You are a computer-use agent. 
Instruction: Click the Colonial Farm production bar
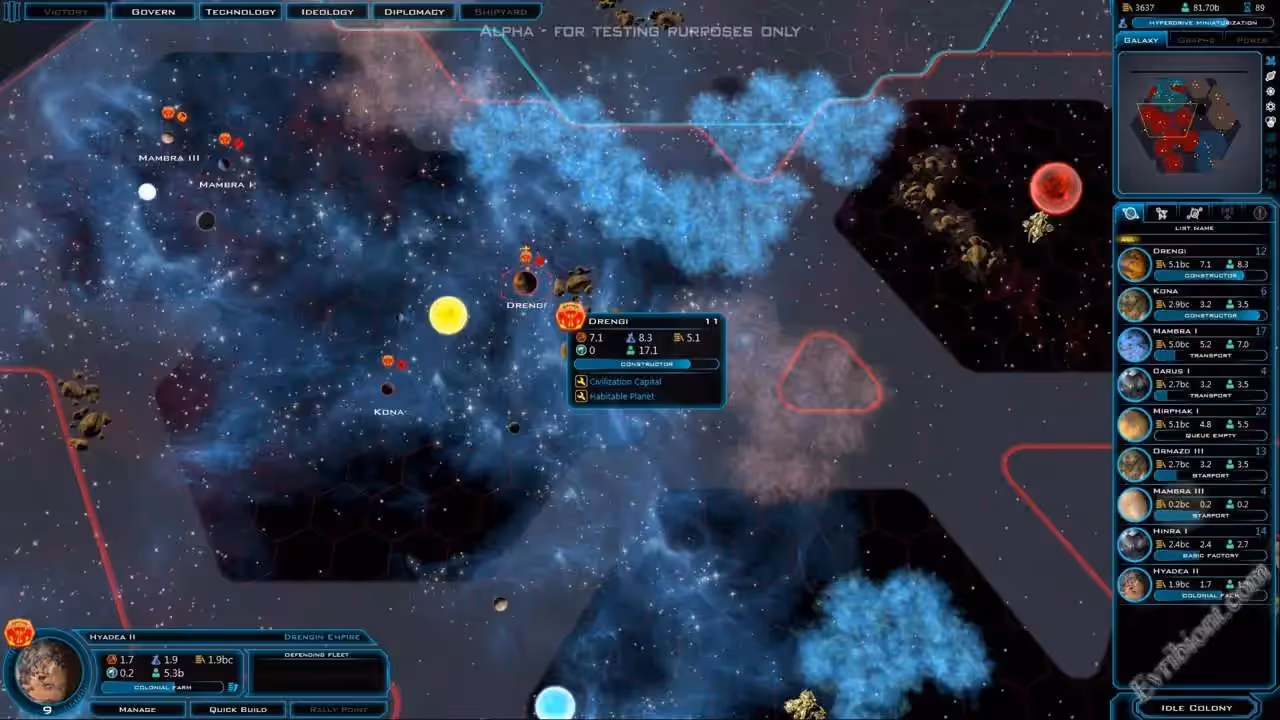pos(164,687)
